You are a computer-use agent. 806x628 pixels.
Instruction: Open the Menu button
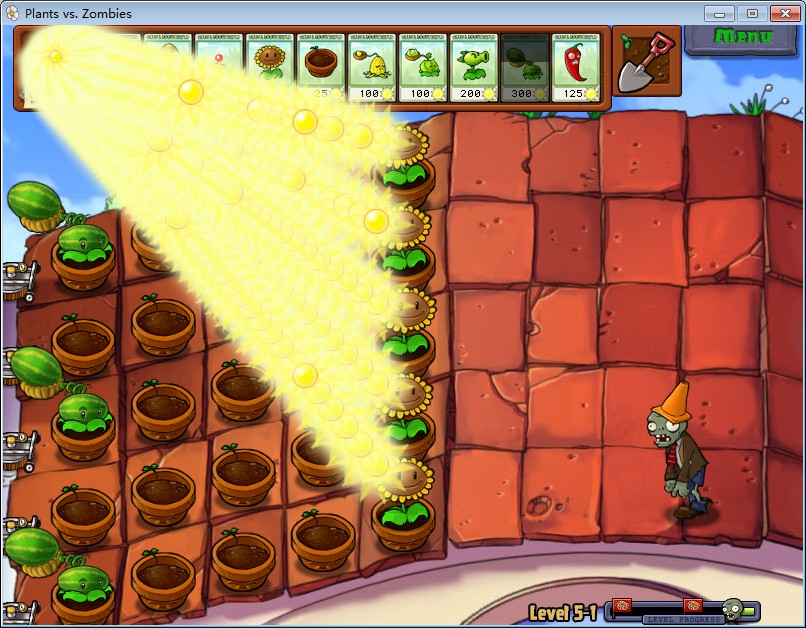(x=744, y=37)
